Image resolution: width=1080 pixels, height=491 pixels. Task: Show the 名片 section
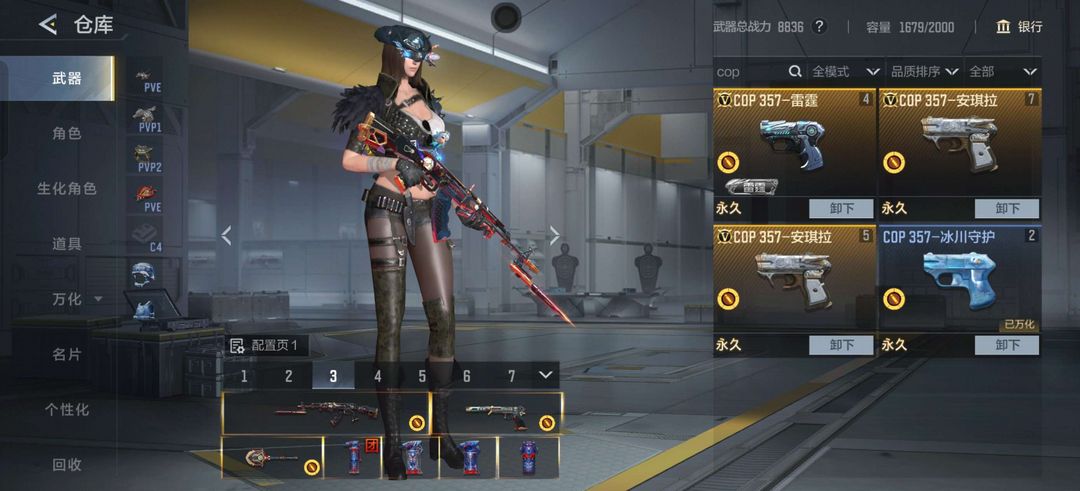click(x=67, y=354)
